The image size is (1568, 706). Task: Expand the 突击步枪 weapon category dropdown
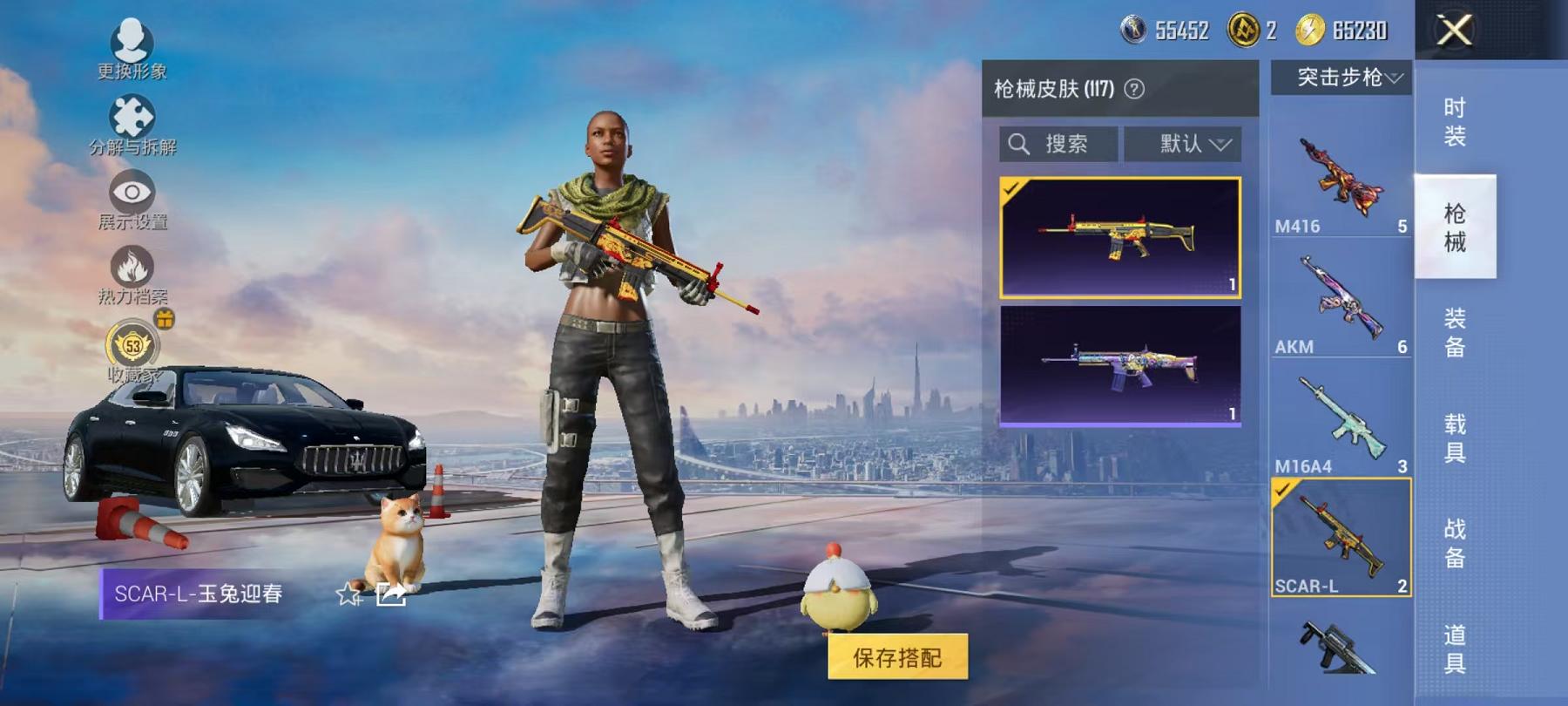tap(1342, 78)
